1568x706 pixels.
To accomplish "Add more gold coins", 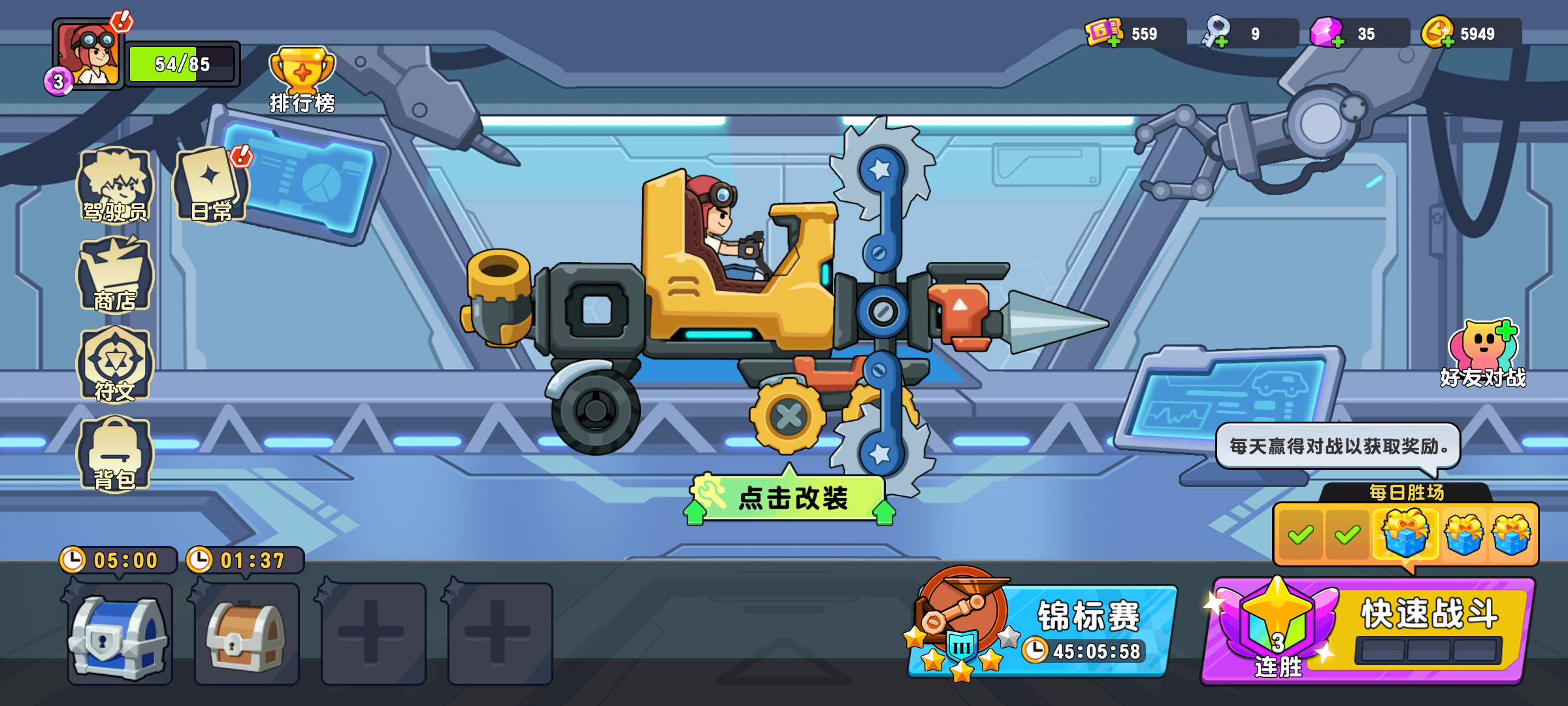I will pyautogui.click(x=1439, y=33).
